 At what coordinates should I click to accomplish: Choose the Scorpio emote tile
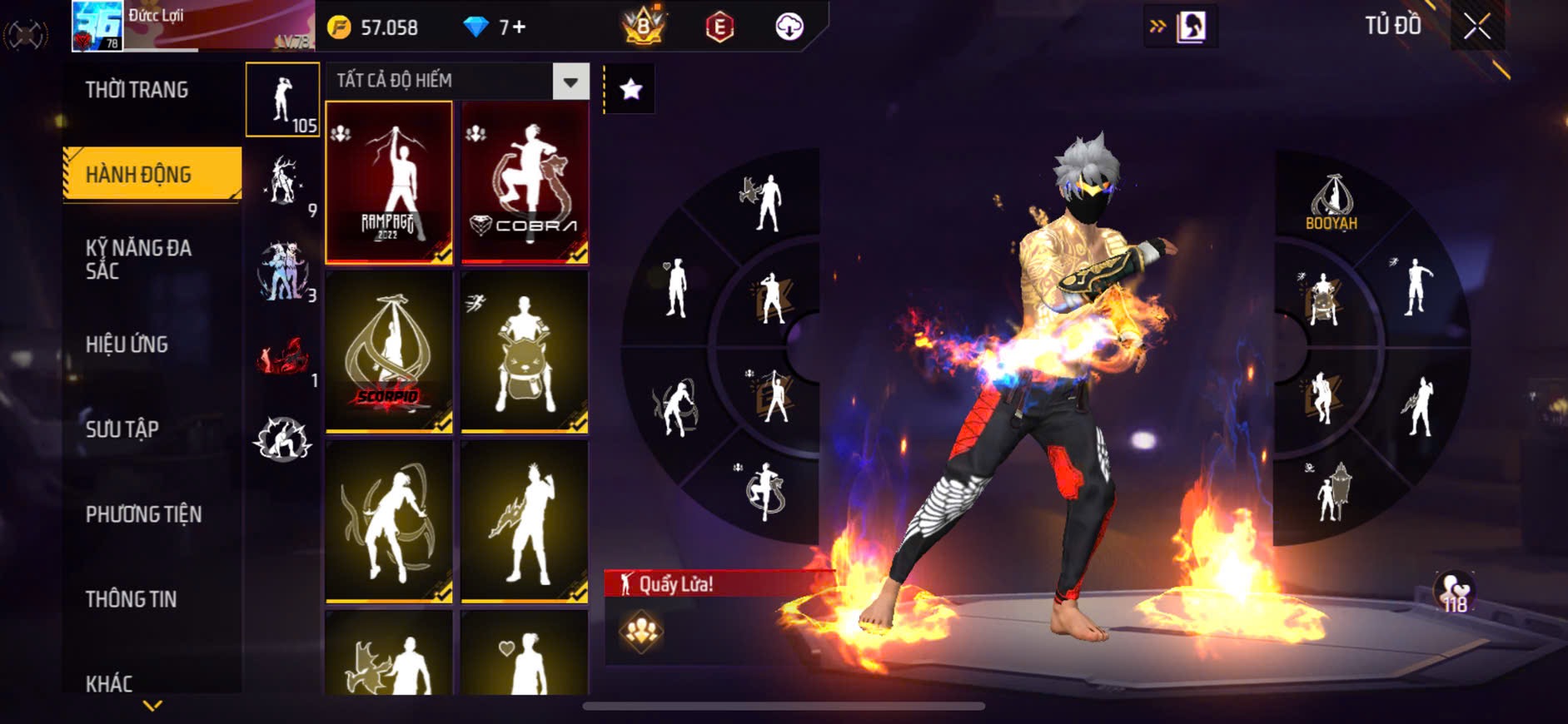[x=389, y=352]
